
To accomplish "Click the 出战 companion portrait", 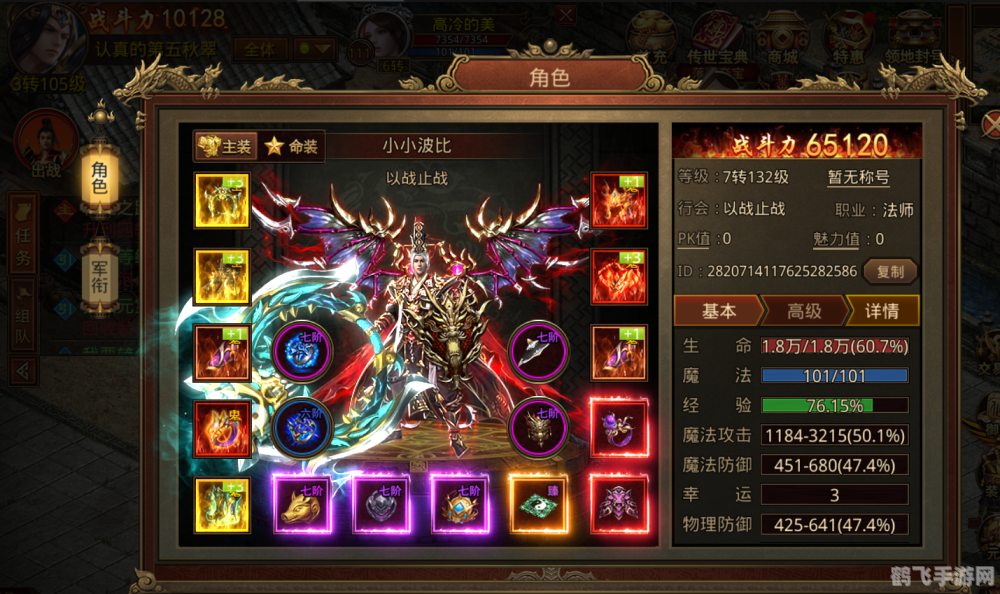I will click(x=45, y=145).
